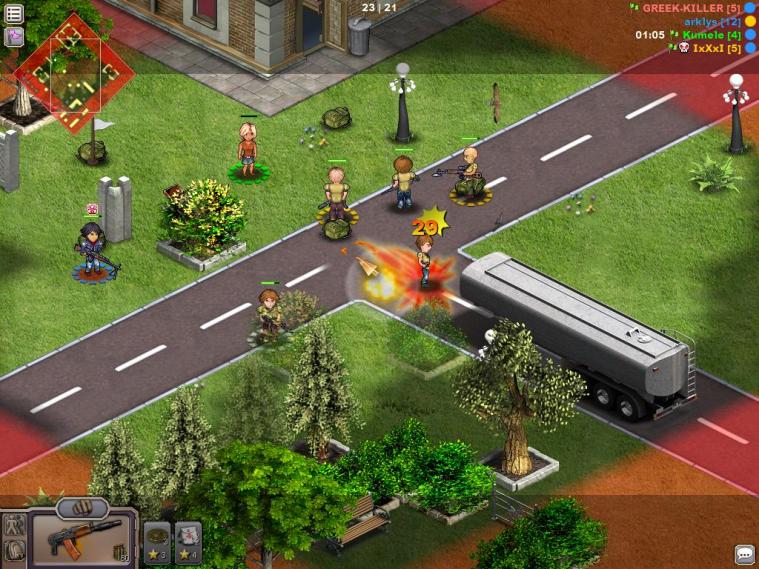Click the icon below the stance button
The width and height of the screenshot is (759, 569).
click(14, 549)
